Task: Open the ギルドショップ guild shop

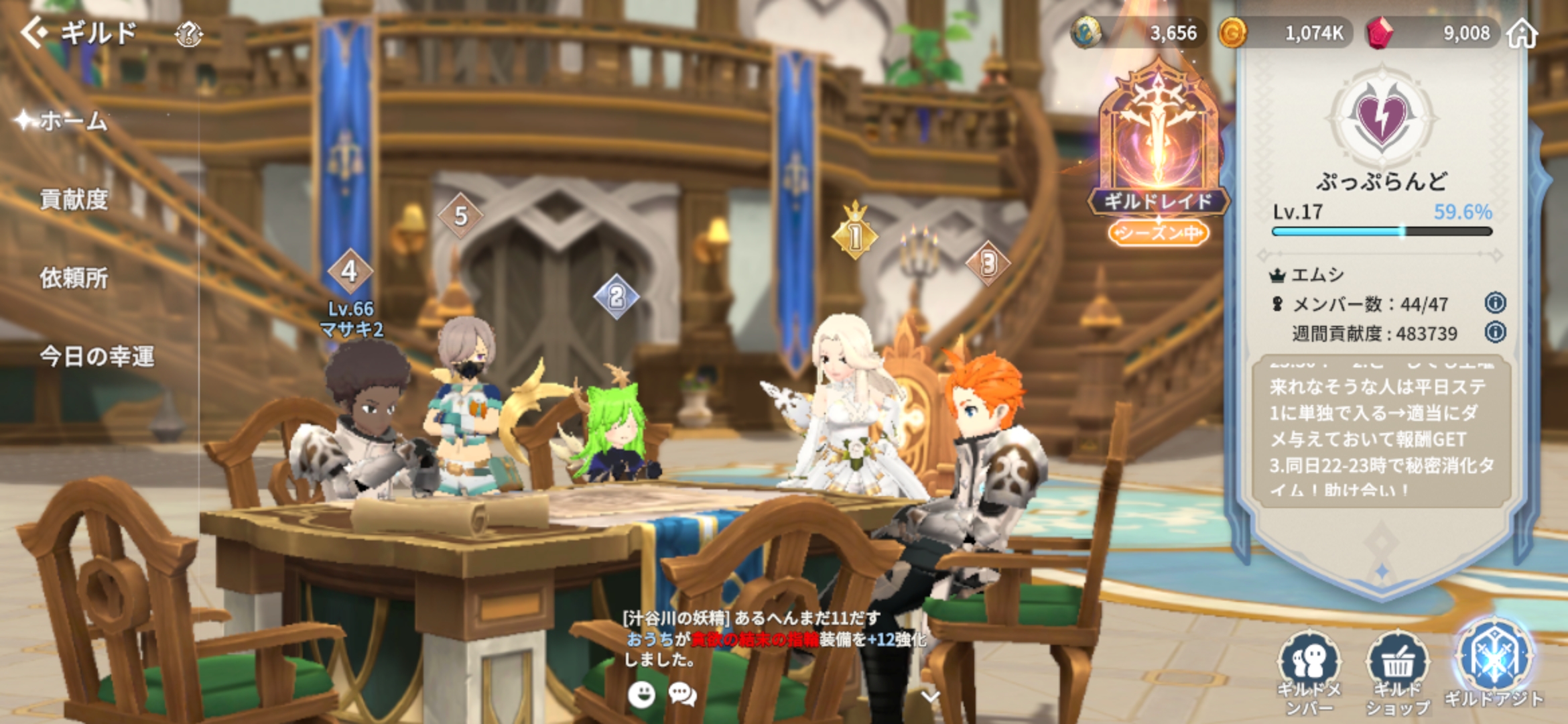Action: coord(1397,670)
